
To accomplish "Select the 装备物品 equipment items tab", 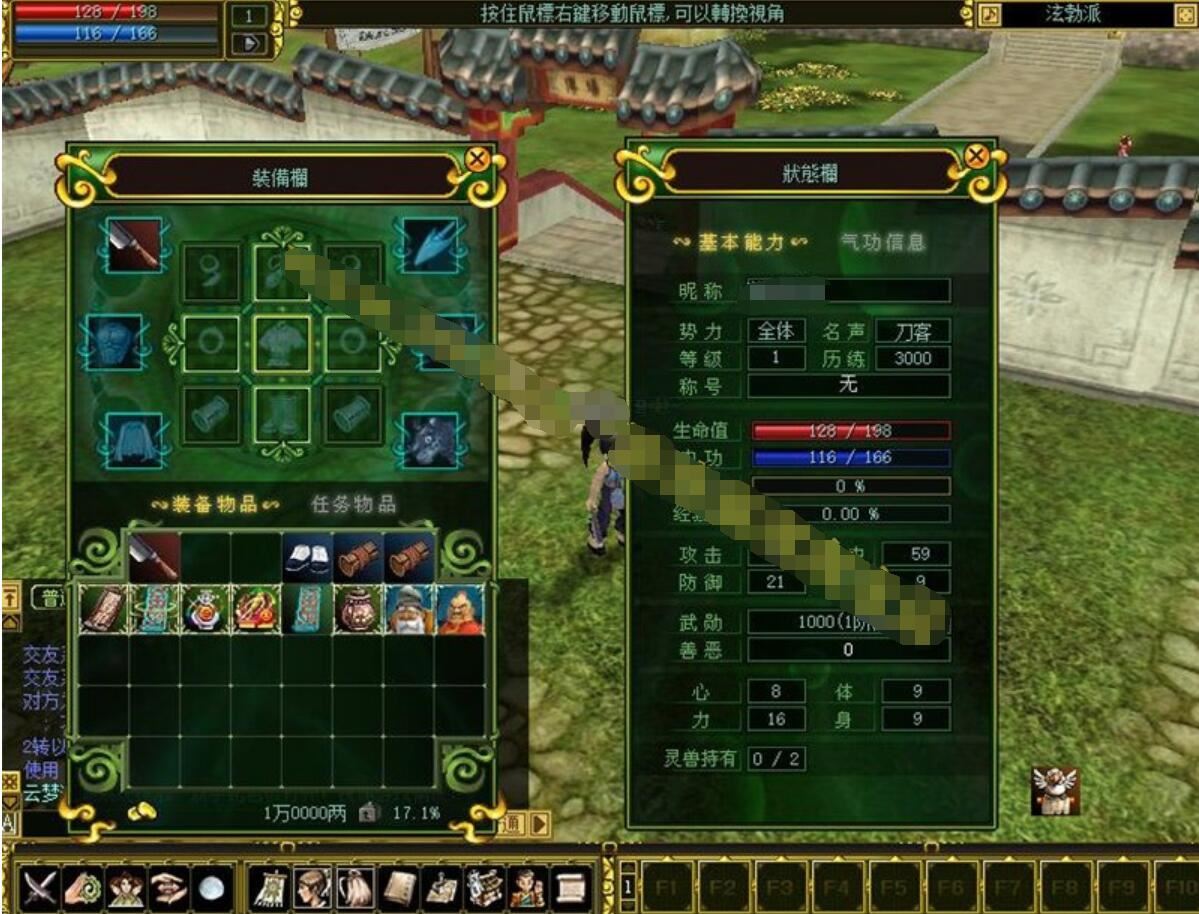I will [x=215, y=504].
